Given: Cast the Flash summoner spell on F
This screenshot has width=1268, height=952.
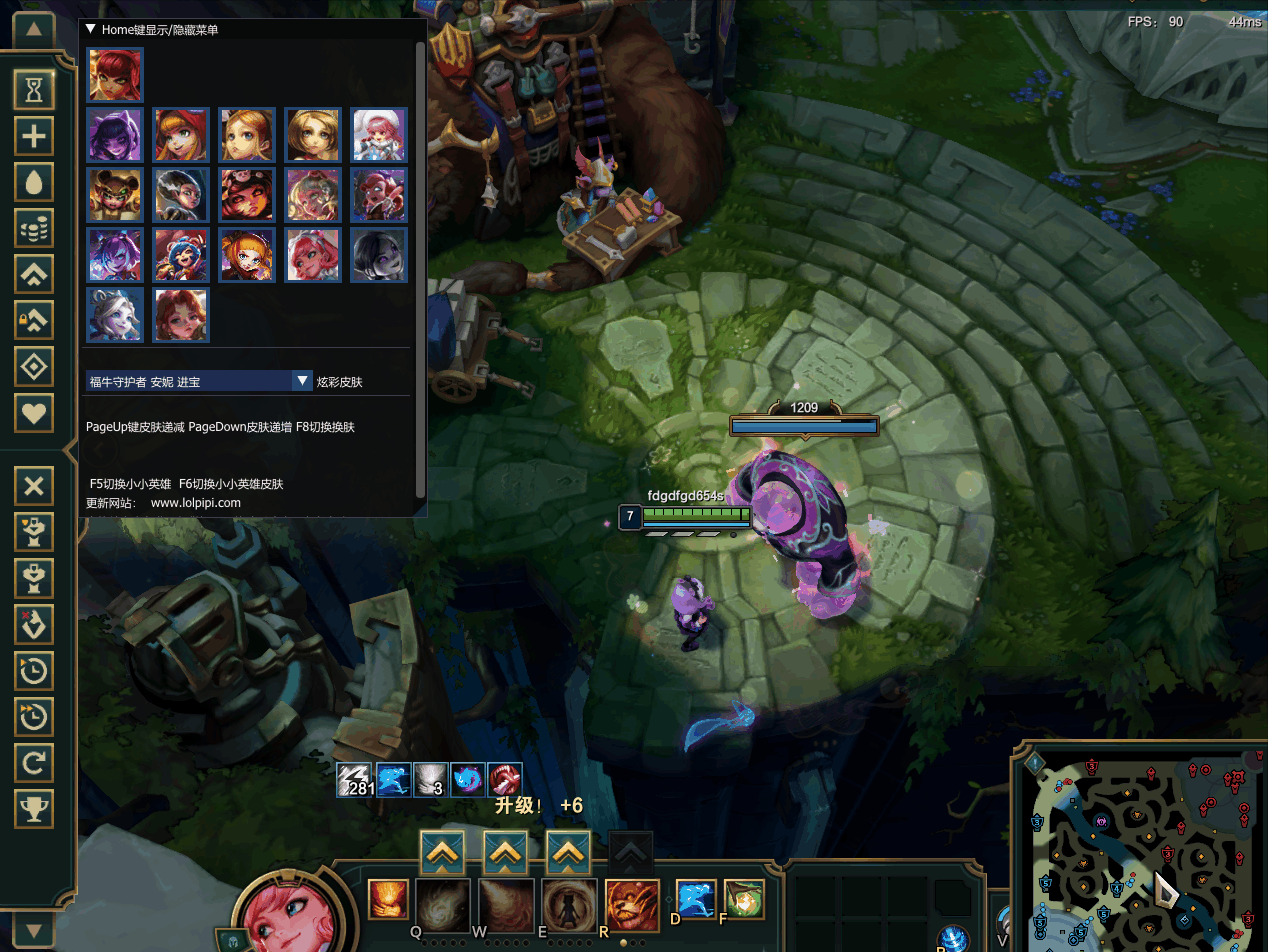Looking at the screenshot, I should 744,899.
